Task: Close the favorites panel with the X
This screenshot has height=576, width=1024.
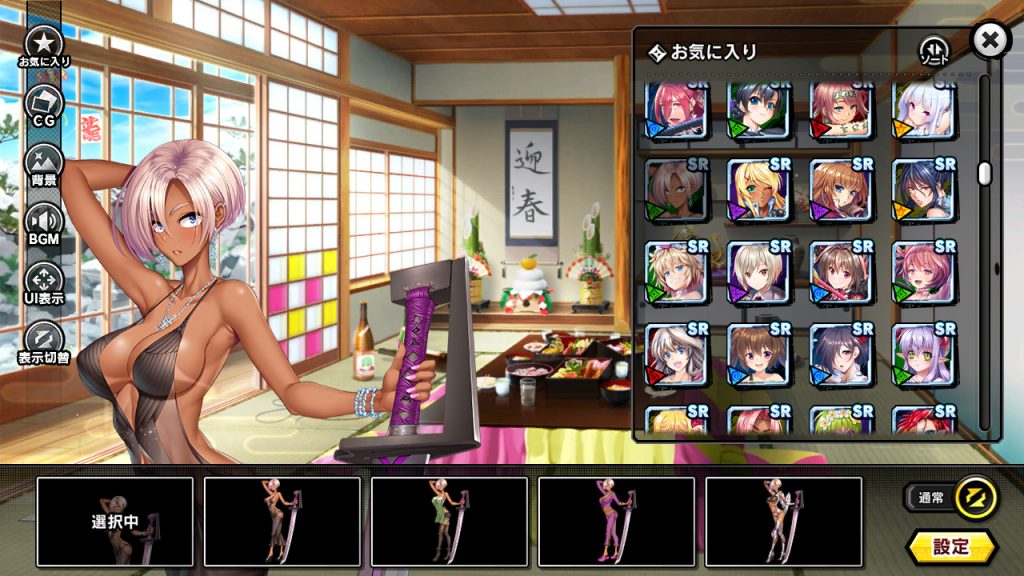Action: 989,41
